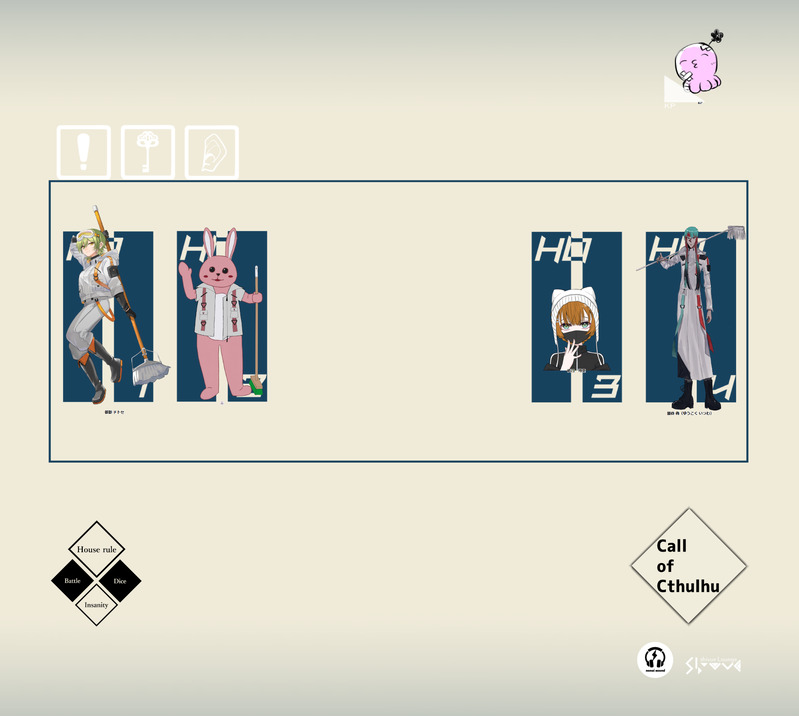Choose the masked cat-hood character card
Screen dimensions: 799x716
(x=576, y=318)
